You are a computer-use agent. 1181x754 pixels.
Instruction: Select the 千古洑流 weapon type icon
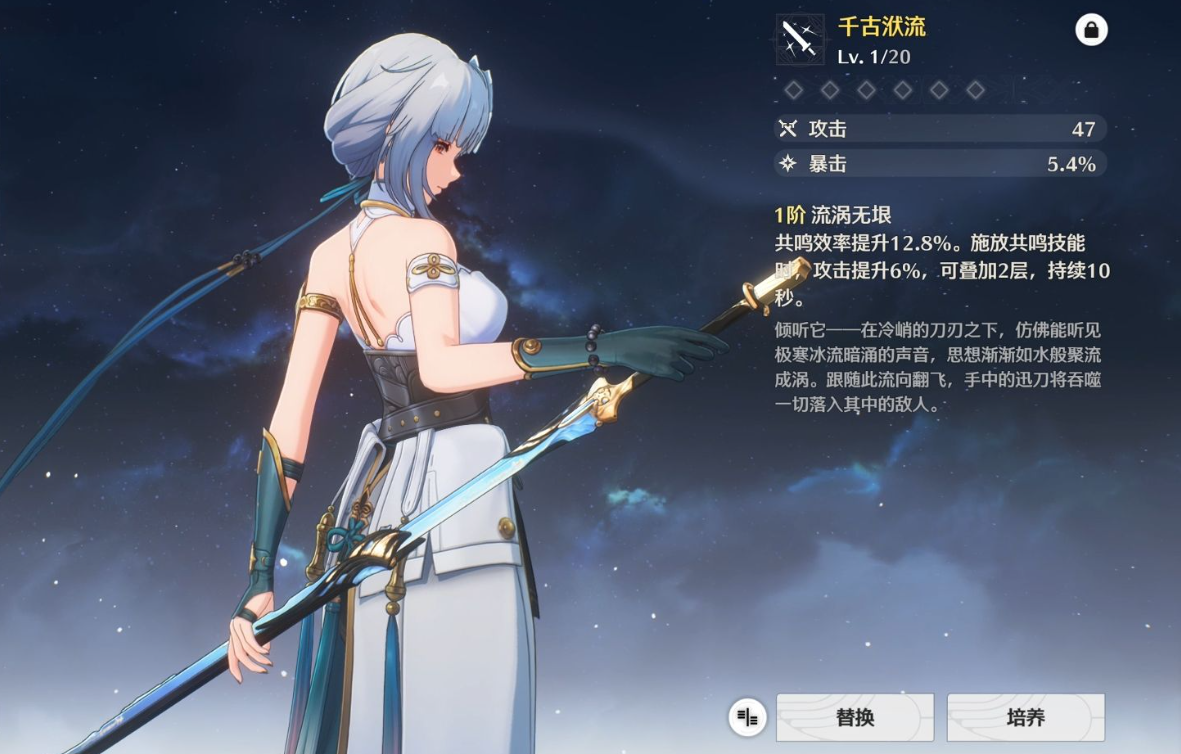pyautogui.click(x=800, y=40)
